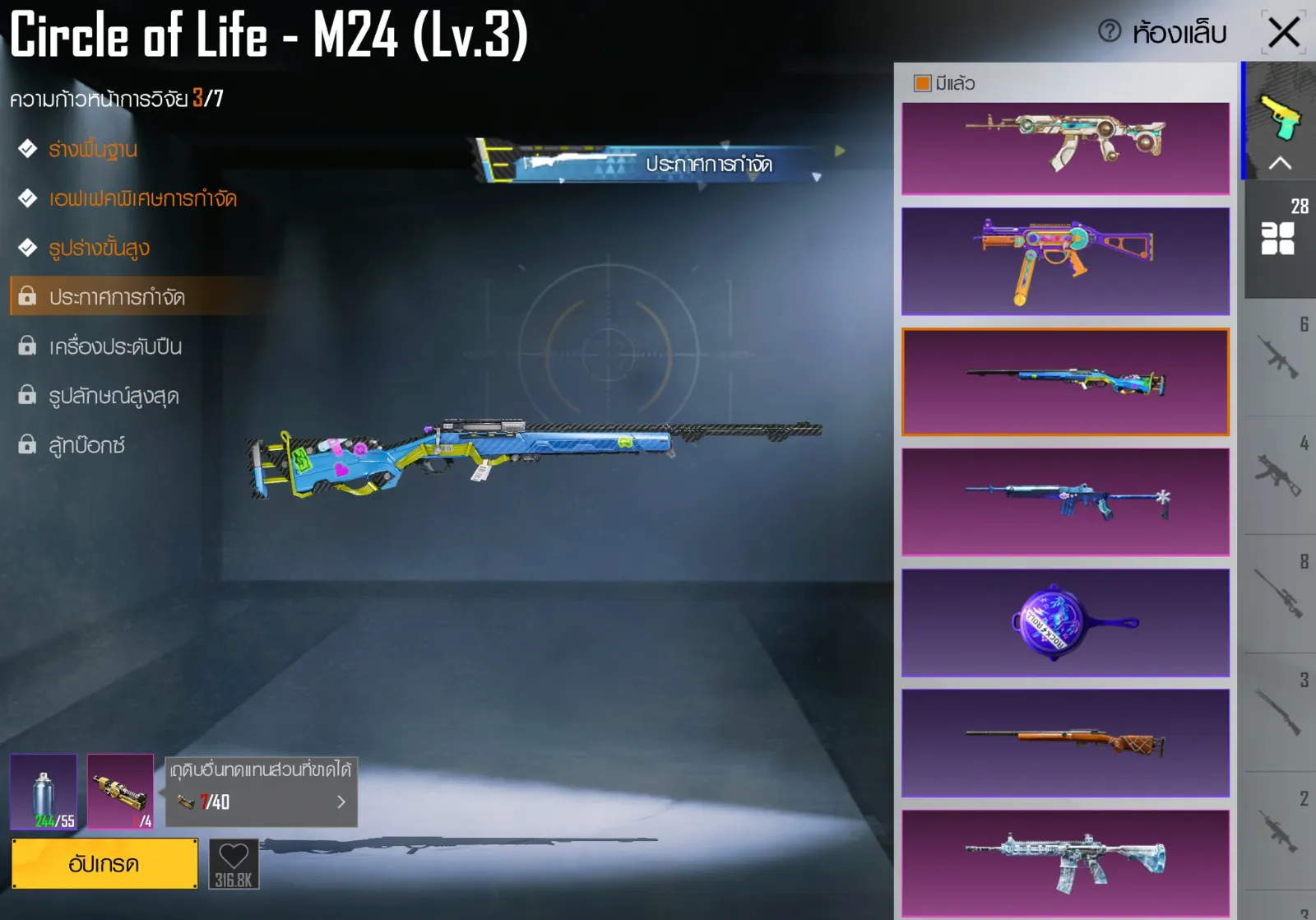
Task: Pick the purple frying pan skin
Action: tap(1065, 623)
